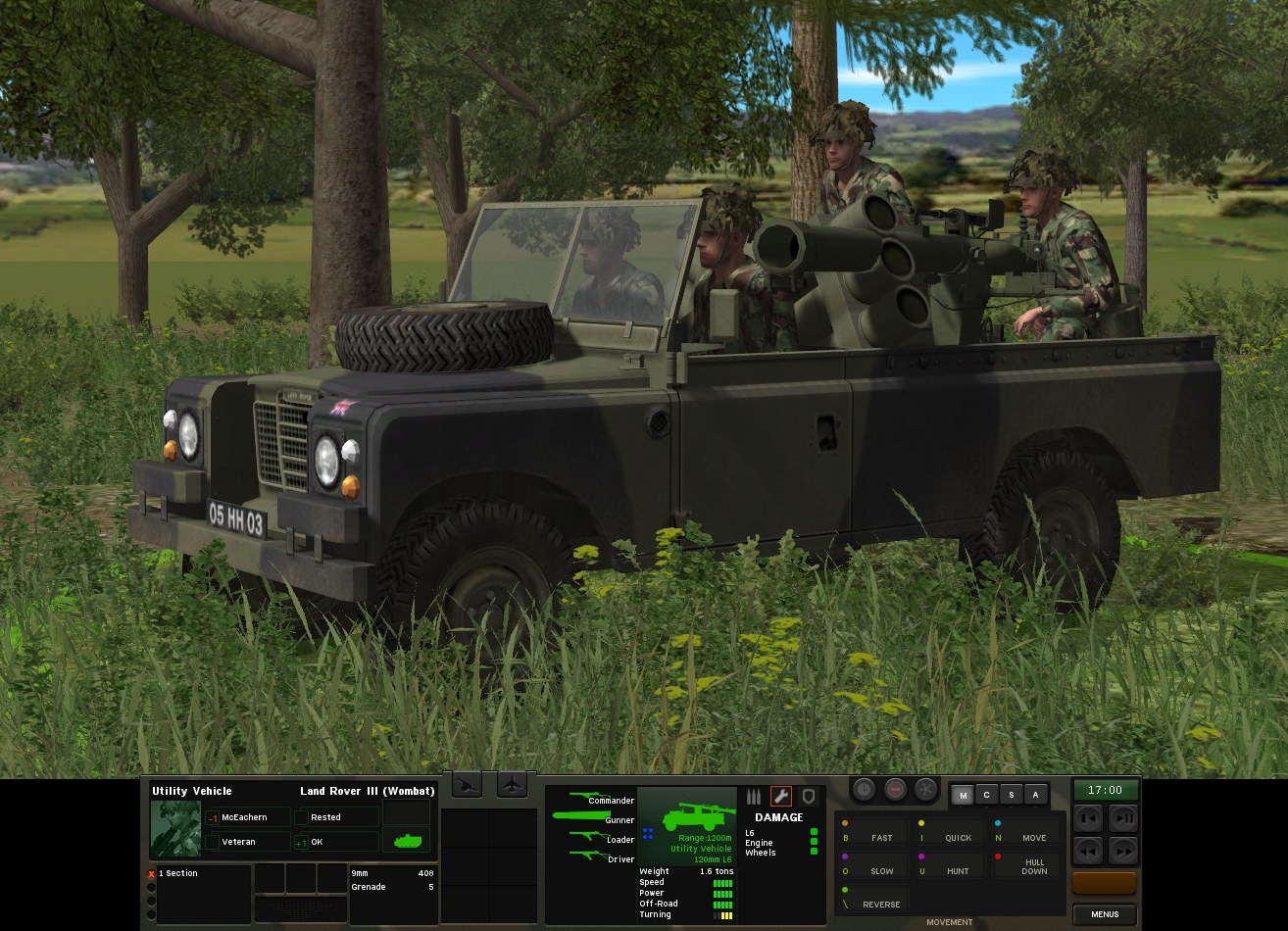Screen dimensions: 1288x931
Task: Open the wrench damage report tab
Action: tap(781, 797)
